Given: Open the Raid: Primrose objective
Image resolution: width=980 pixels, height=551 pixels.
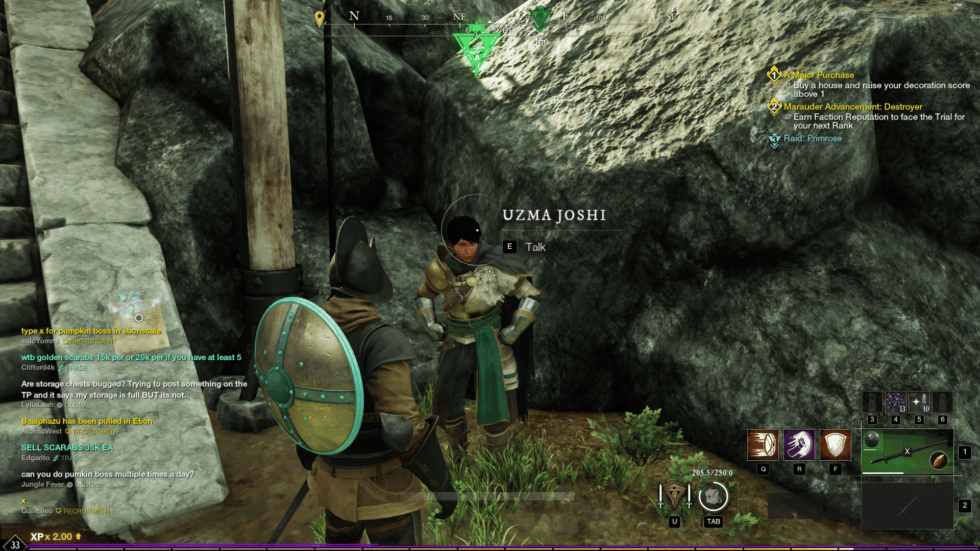Looking at the screenshot, I should pos(812,138).
